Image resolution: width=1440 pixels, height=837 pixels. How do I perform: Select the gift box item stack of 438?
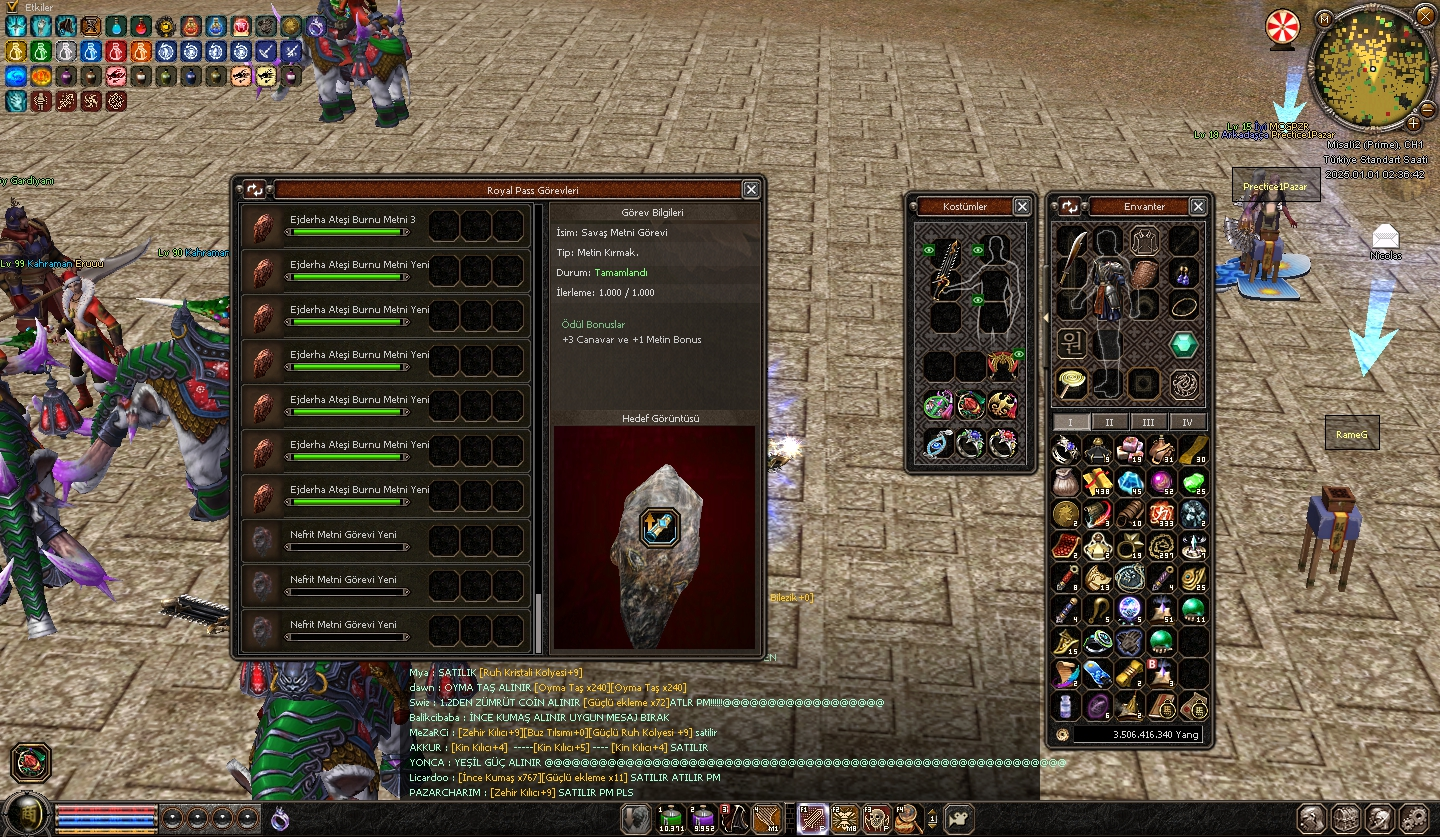click(1097, 482)
